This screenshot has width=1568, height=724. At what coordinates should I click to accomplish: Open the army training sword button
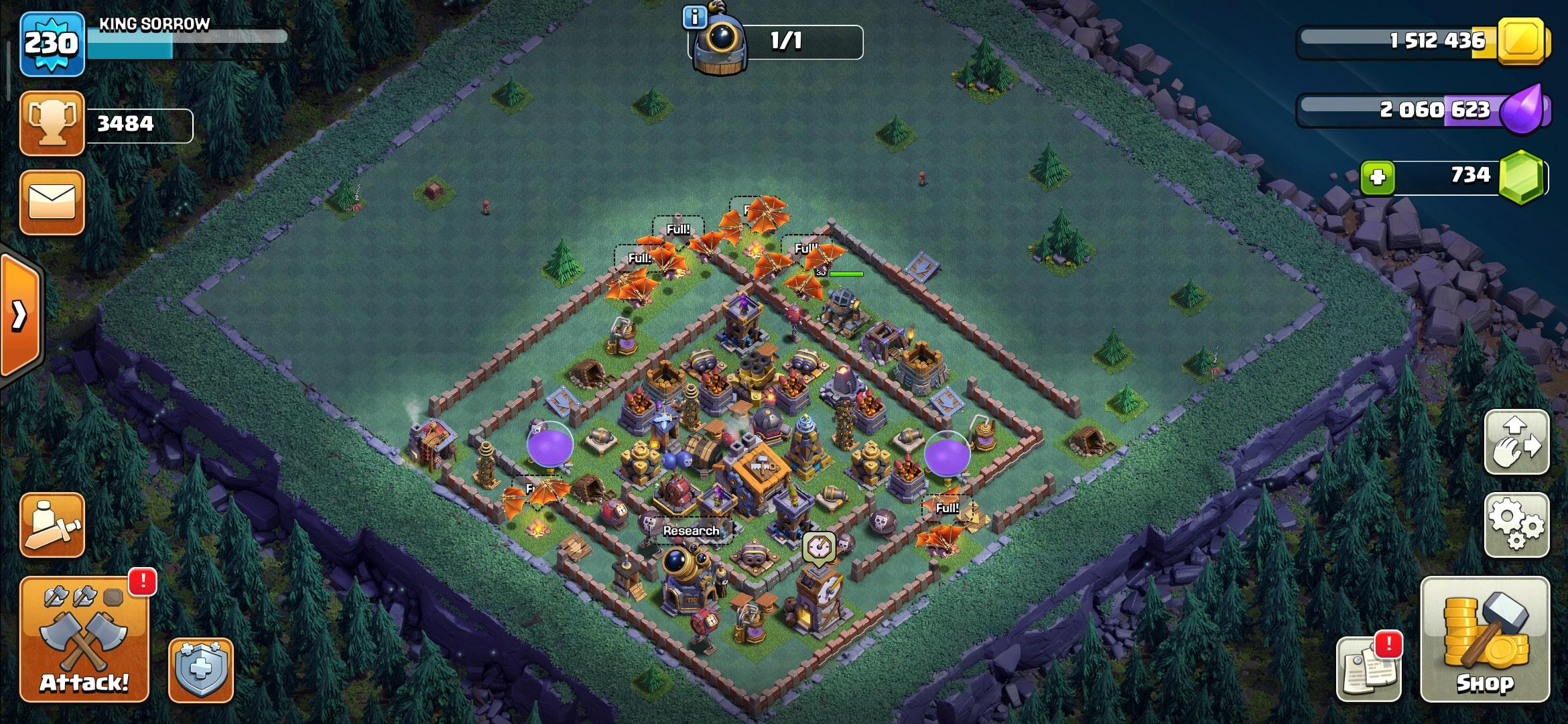tap(52, 525)
